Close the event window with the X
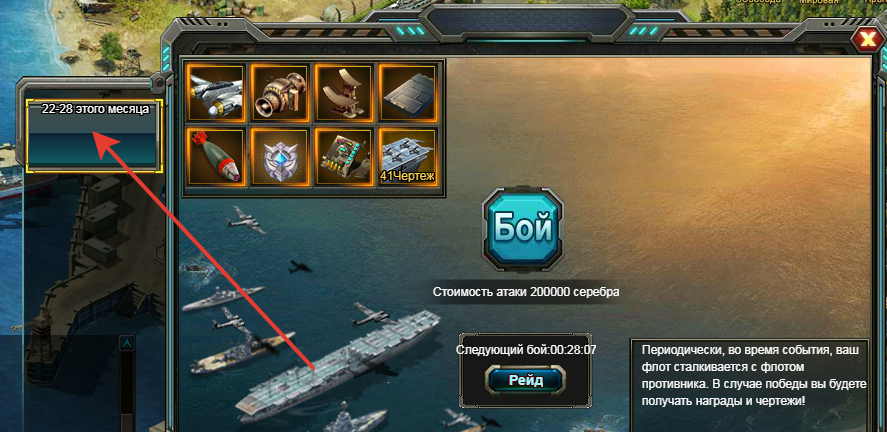 click(866, 40)
